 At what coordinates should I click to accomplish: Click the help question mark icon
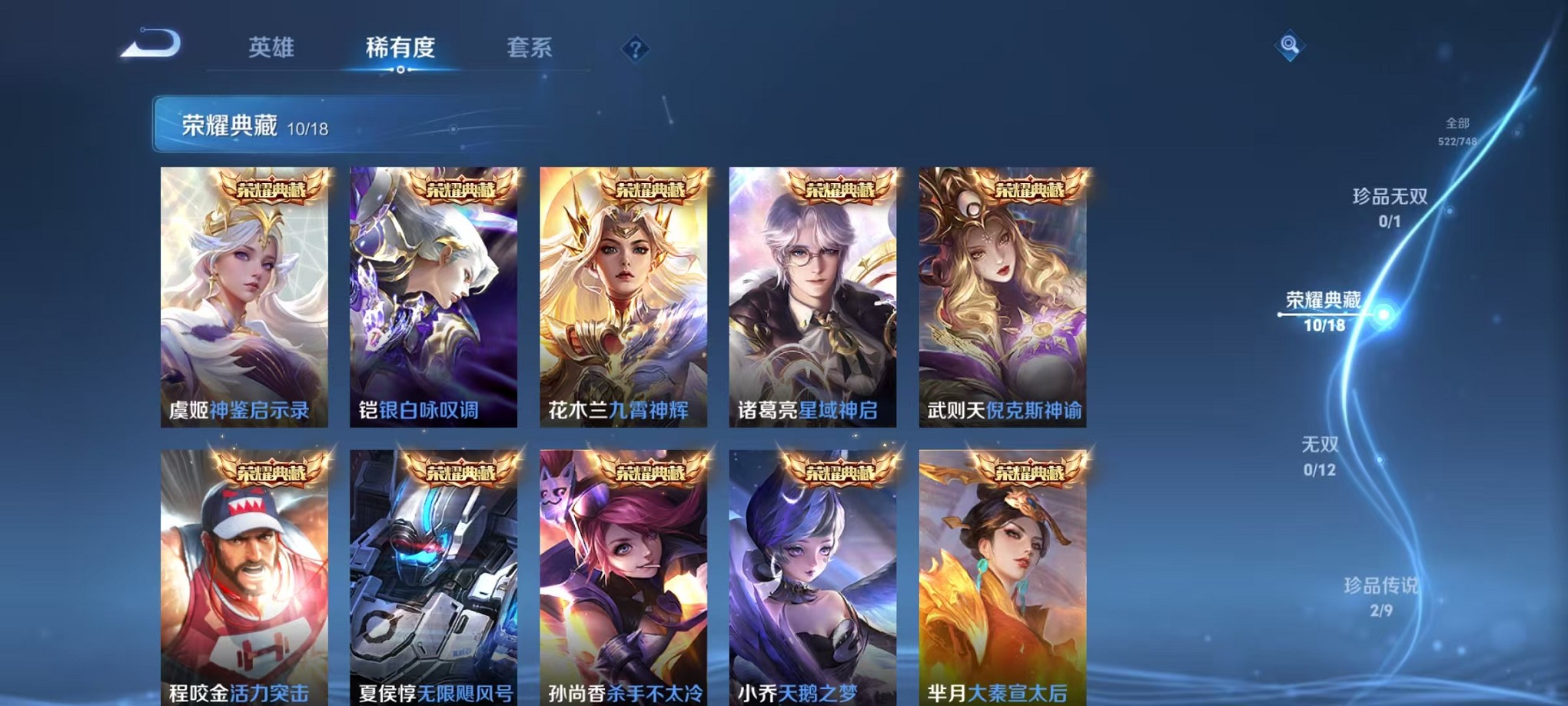click(x=633, y=49)
